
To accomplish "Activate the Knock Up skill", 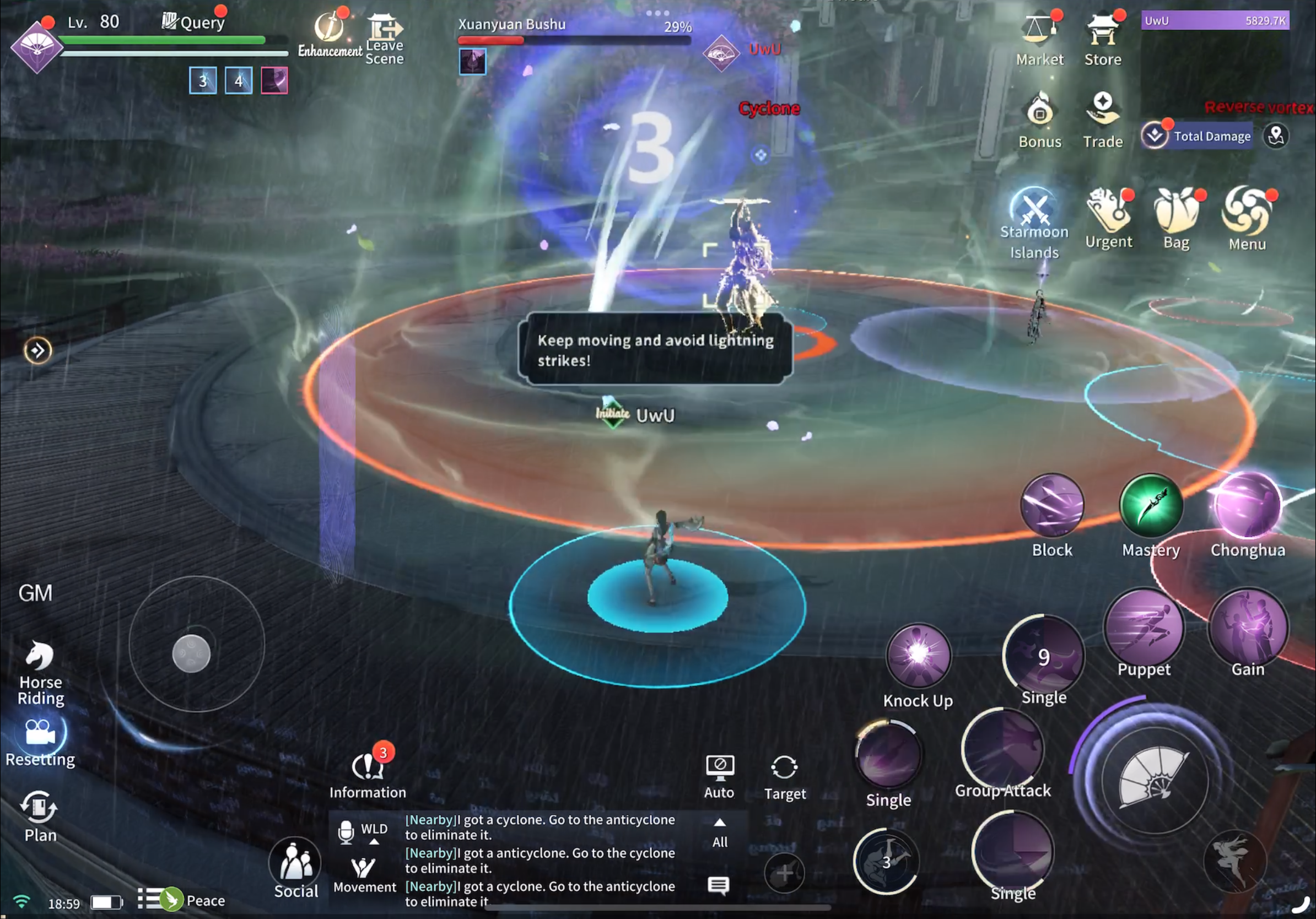I will pyautogui.click(x=918, y=656).
